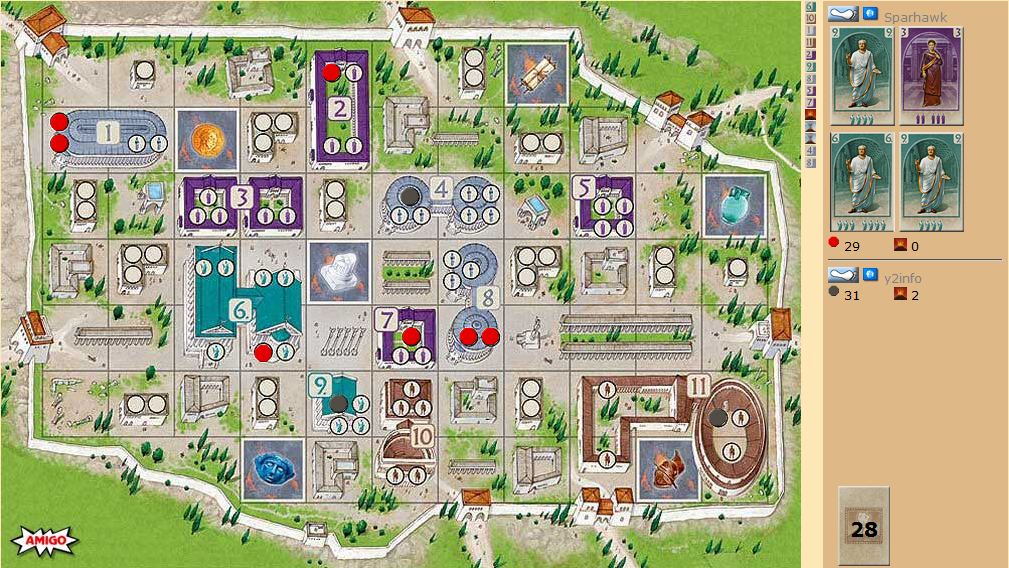Screen dimensions: 1009x568
Task: Open Sparhawk's blue info icon
Action: [x=870, y=13]
